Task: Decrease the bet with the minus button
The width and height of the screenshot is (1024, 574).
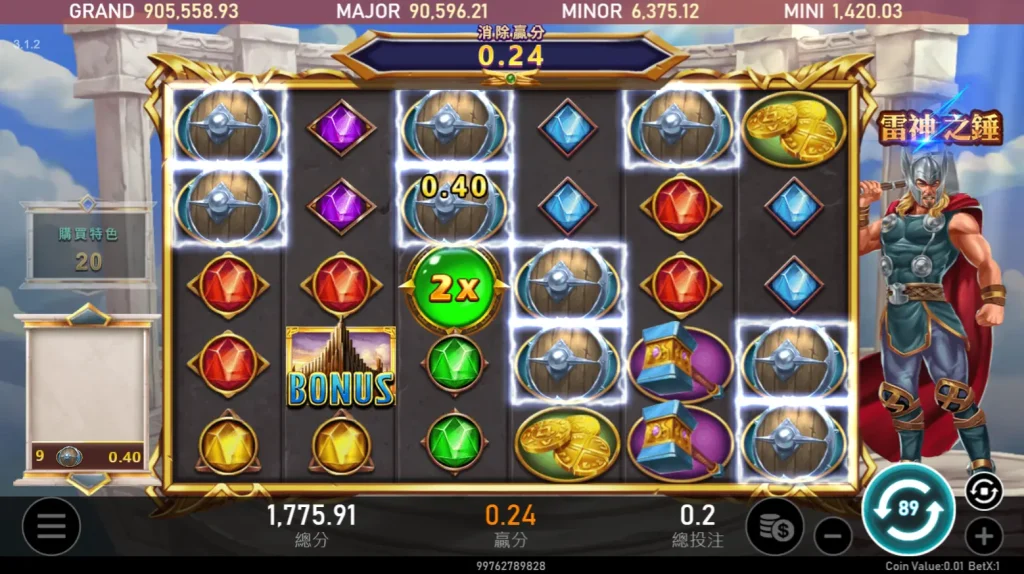Action: click(832, 536)
